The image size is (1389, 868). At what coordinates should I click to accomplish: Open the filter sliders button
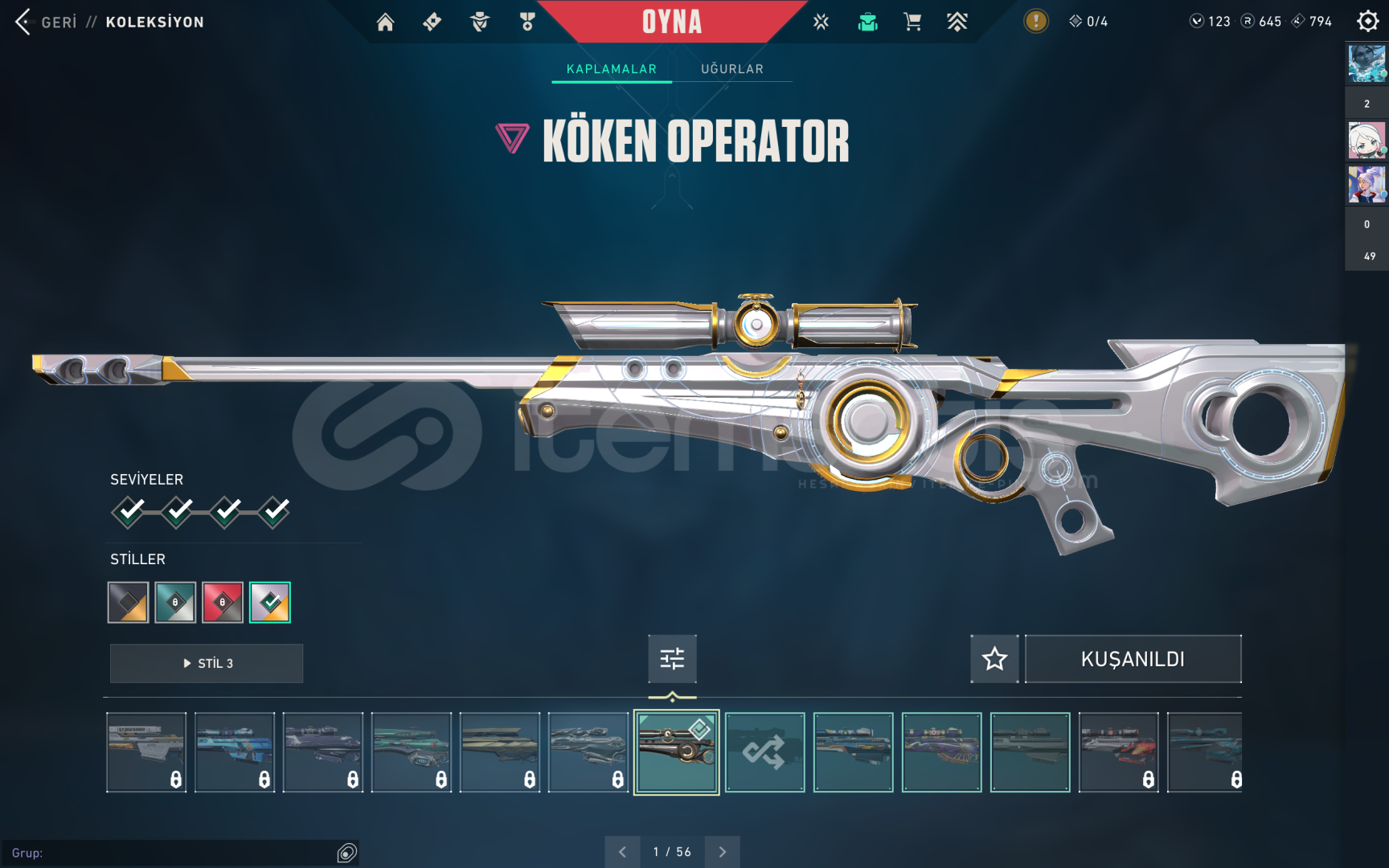(x=672, y=659)
